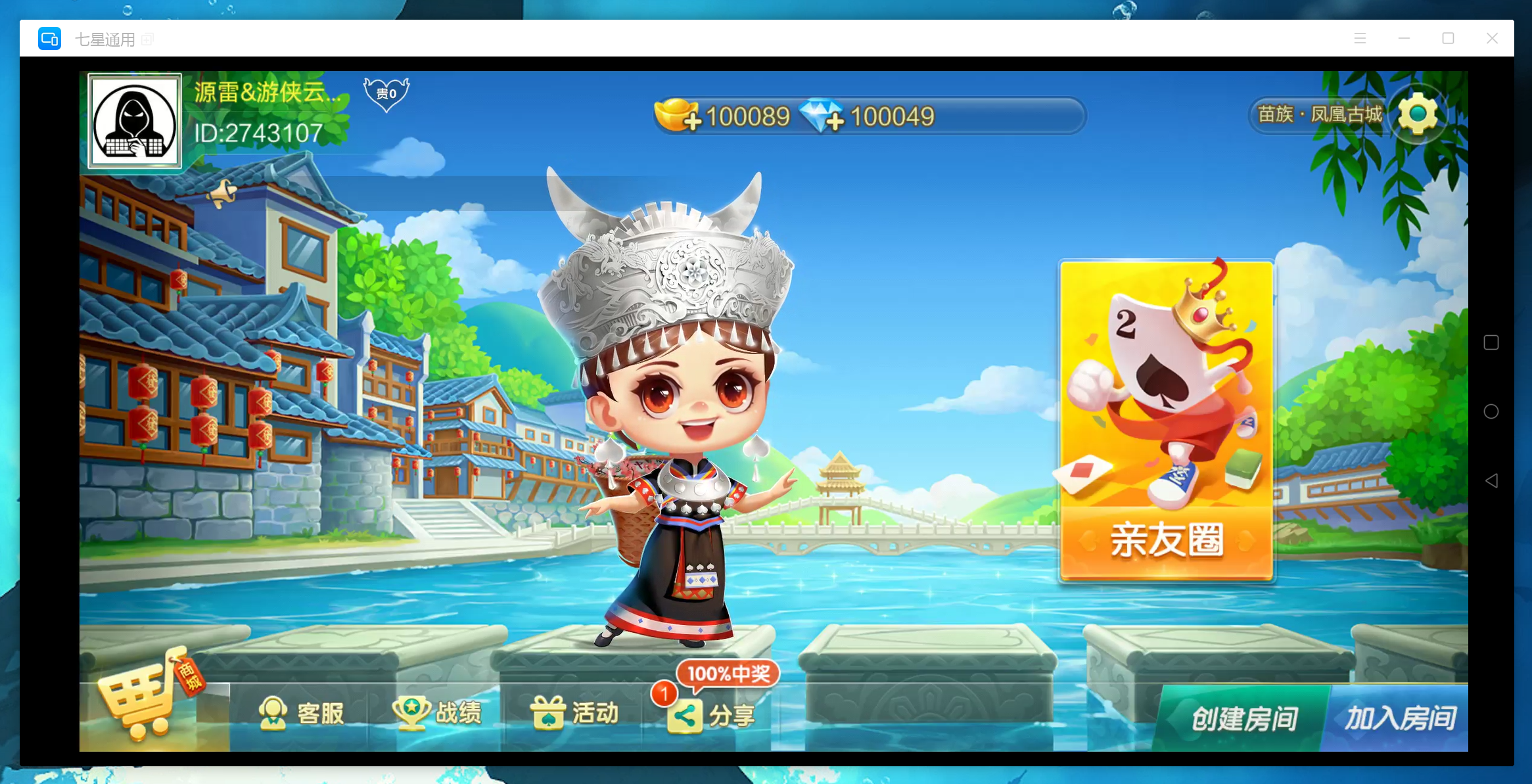Viewport: 1532px width, 784px height.
Task: Click the 贵0 VIP heart badge
Action: pos(386,94)
